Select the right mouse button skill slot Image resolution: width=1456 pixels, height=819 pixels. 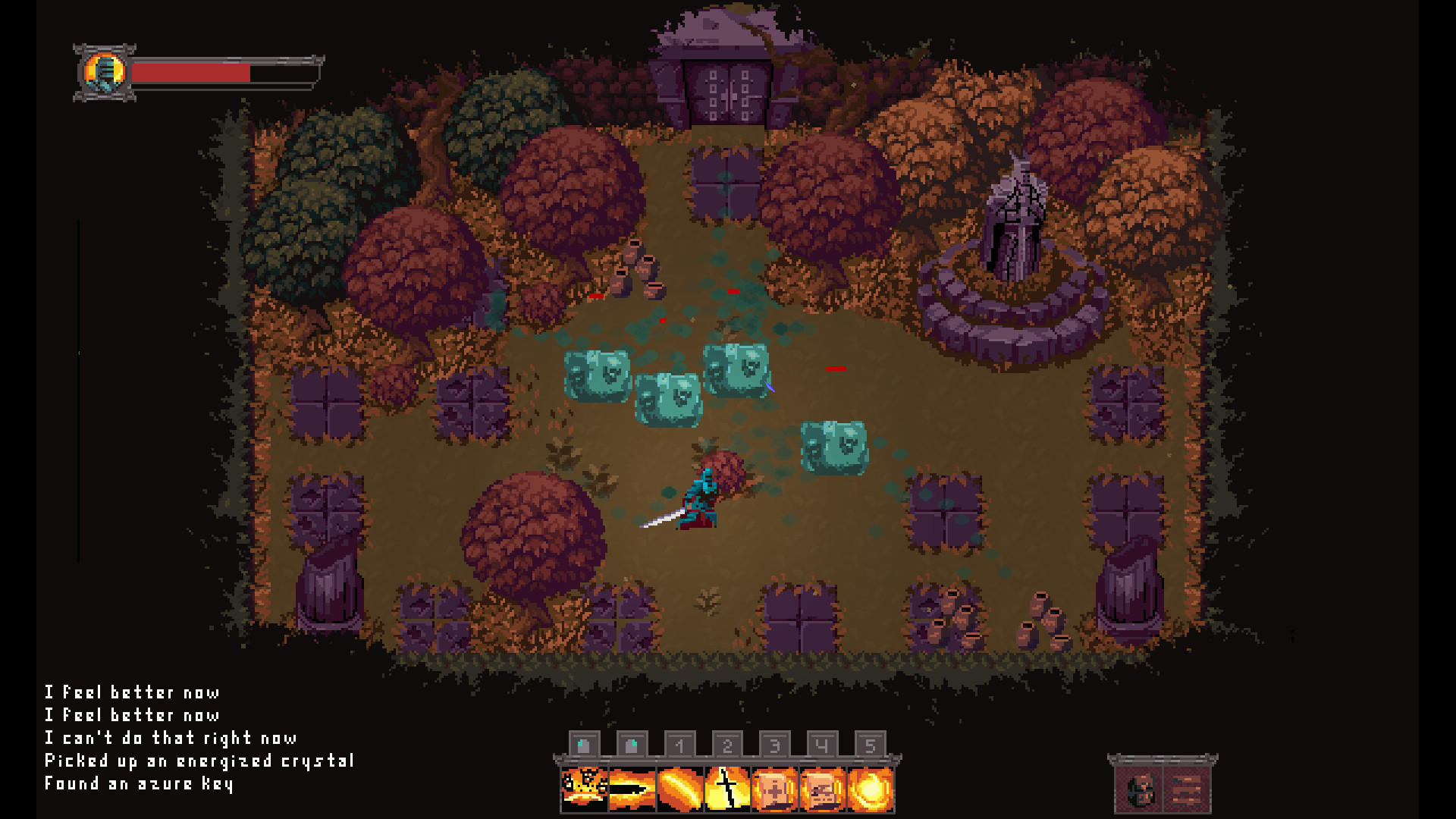[x=632, y=745]
